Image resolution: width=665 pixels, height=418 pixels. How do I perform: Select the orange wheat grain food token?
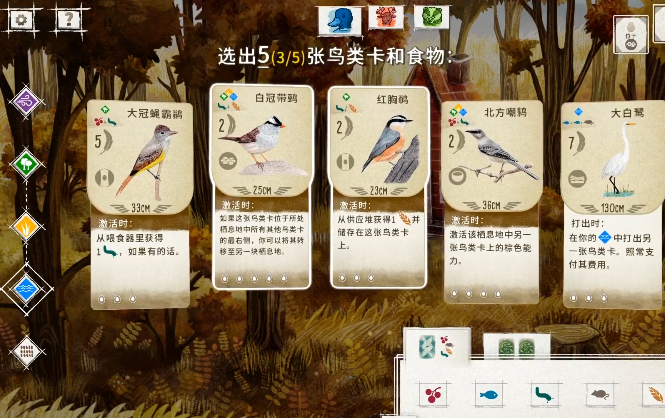click(654, 394)
